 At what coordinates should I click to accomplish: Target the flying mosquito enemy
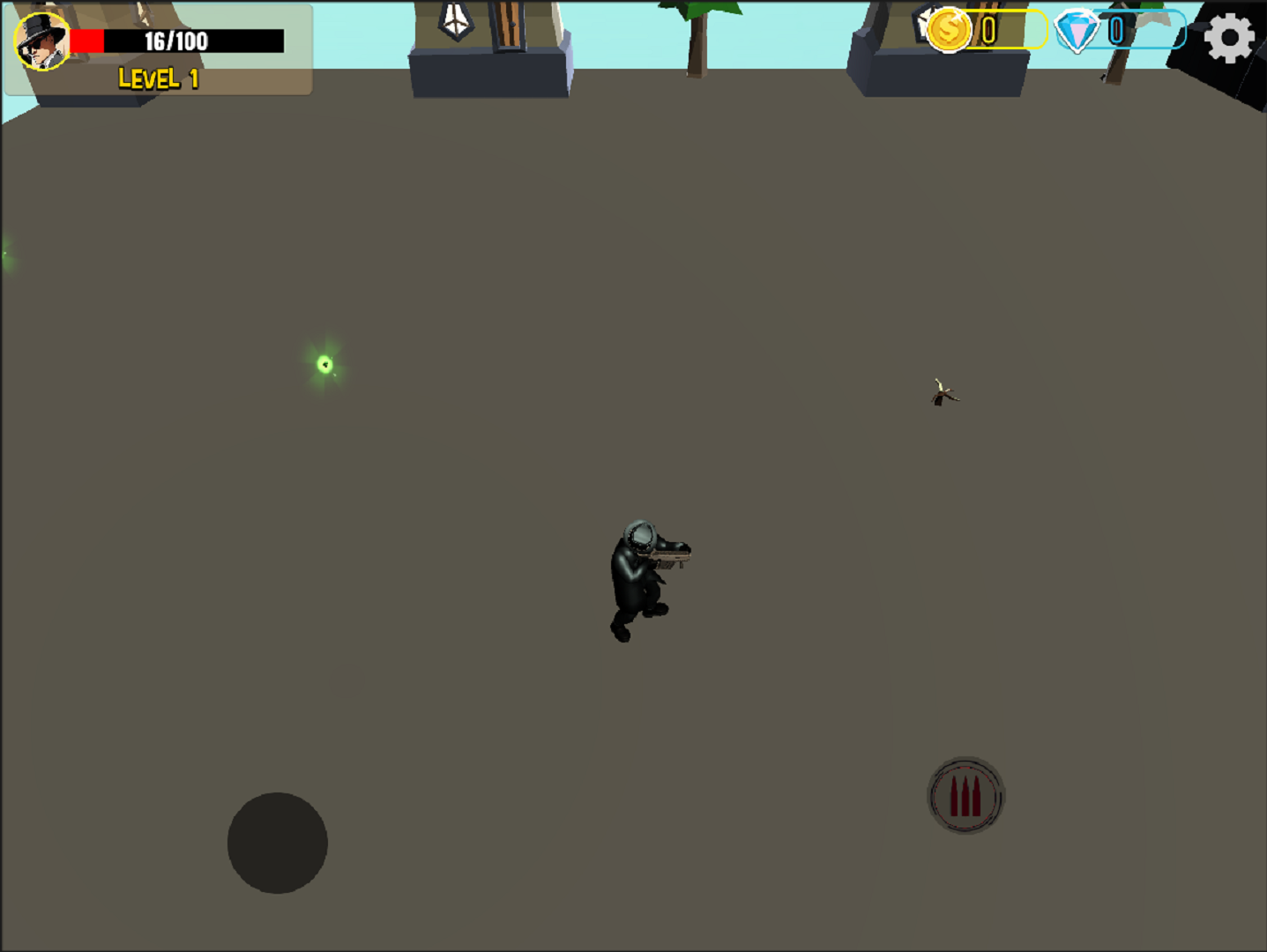pos(943,393)
